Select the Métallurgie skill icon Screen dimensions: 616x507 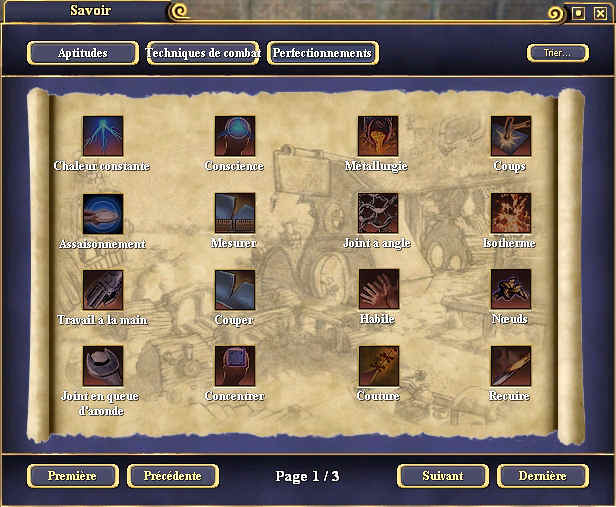click(x=378, y=136)
